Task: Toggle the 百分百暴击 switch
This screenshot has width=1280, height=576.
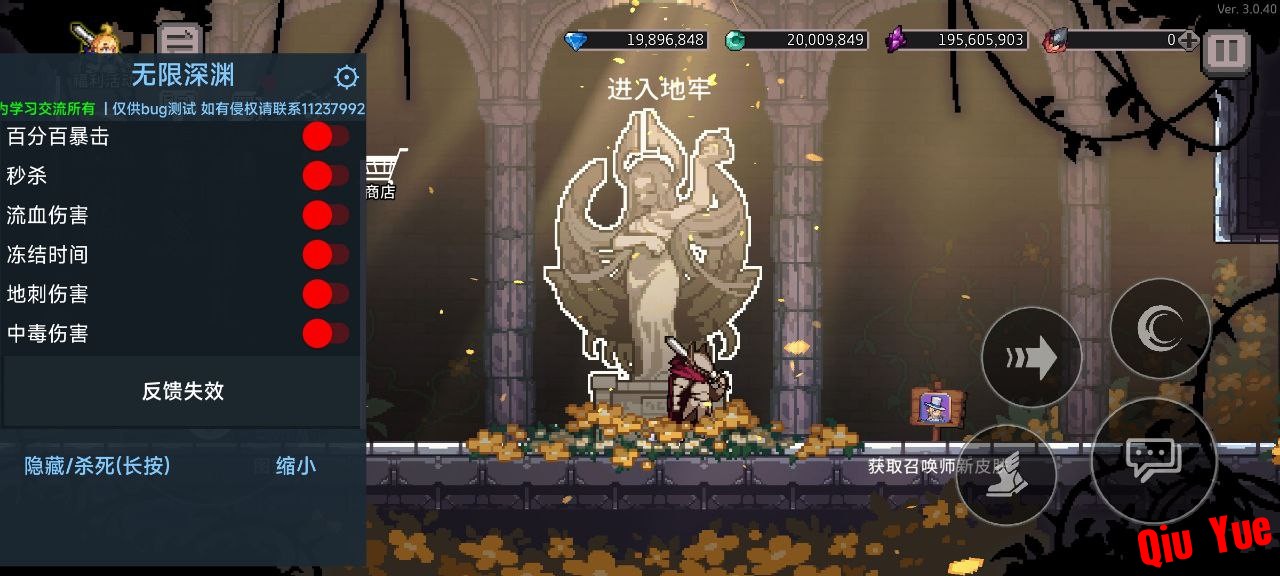Action: coord(325,137)
